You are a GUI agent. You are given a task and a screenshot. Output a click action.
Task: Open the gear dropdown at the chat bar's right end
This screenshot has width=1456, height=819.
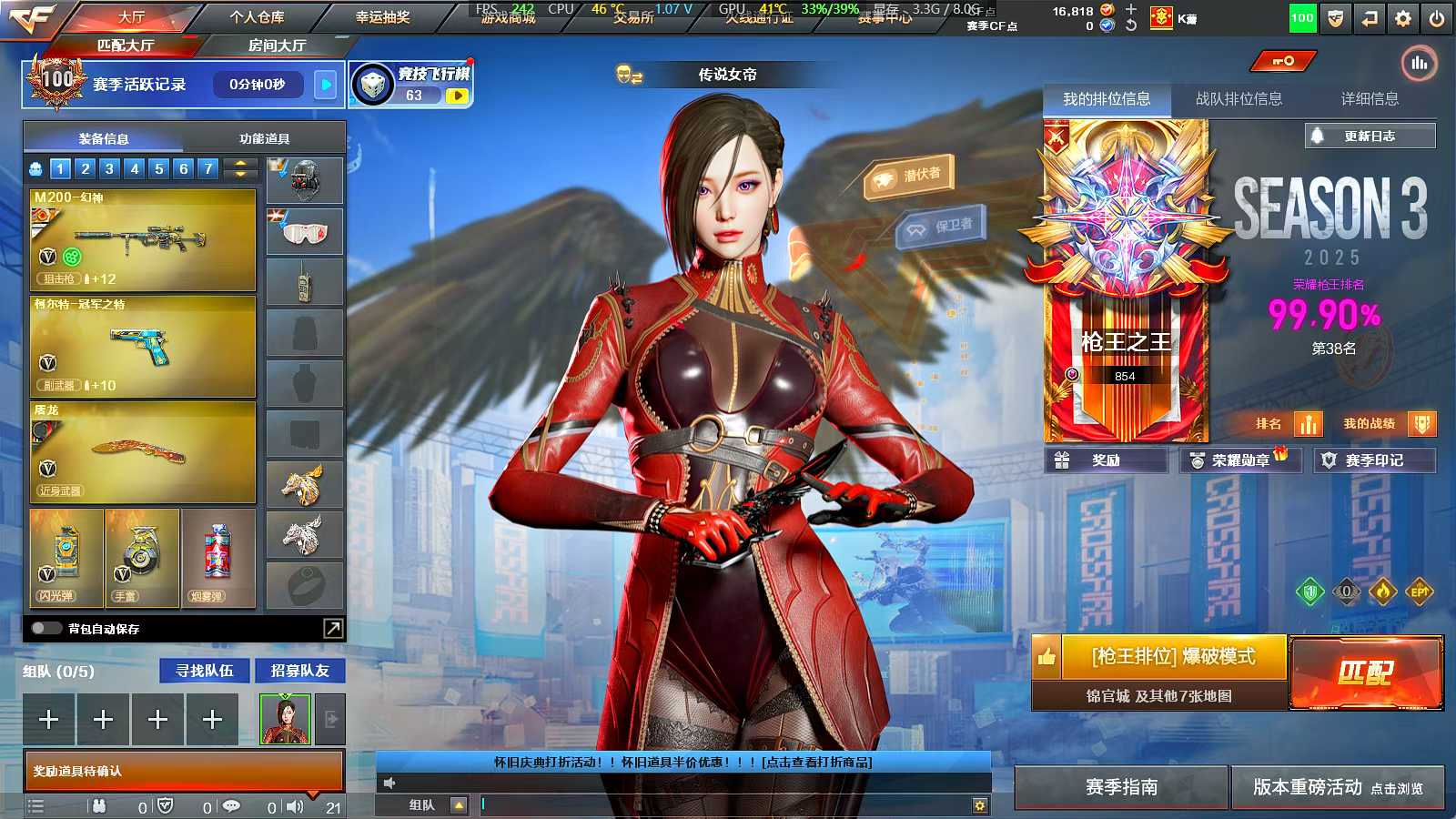pyautogui.click(x=979, y=805)
